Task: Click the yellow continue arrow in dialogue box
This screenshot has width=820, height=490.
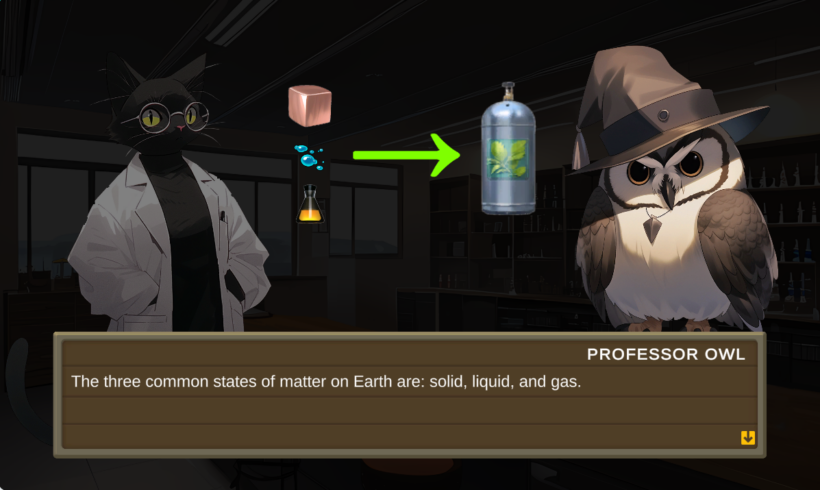Action: click(x=747, y=438)
